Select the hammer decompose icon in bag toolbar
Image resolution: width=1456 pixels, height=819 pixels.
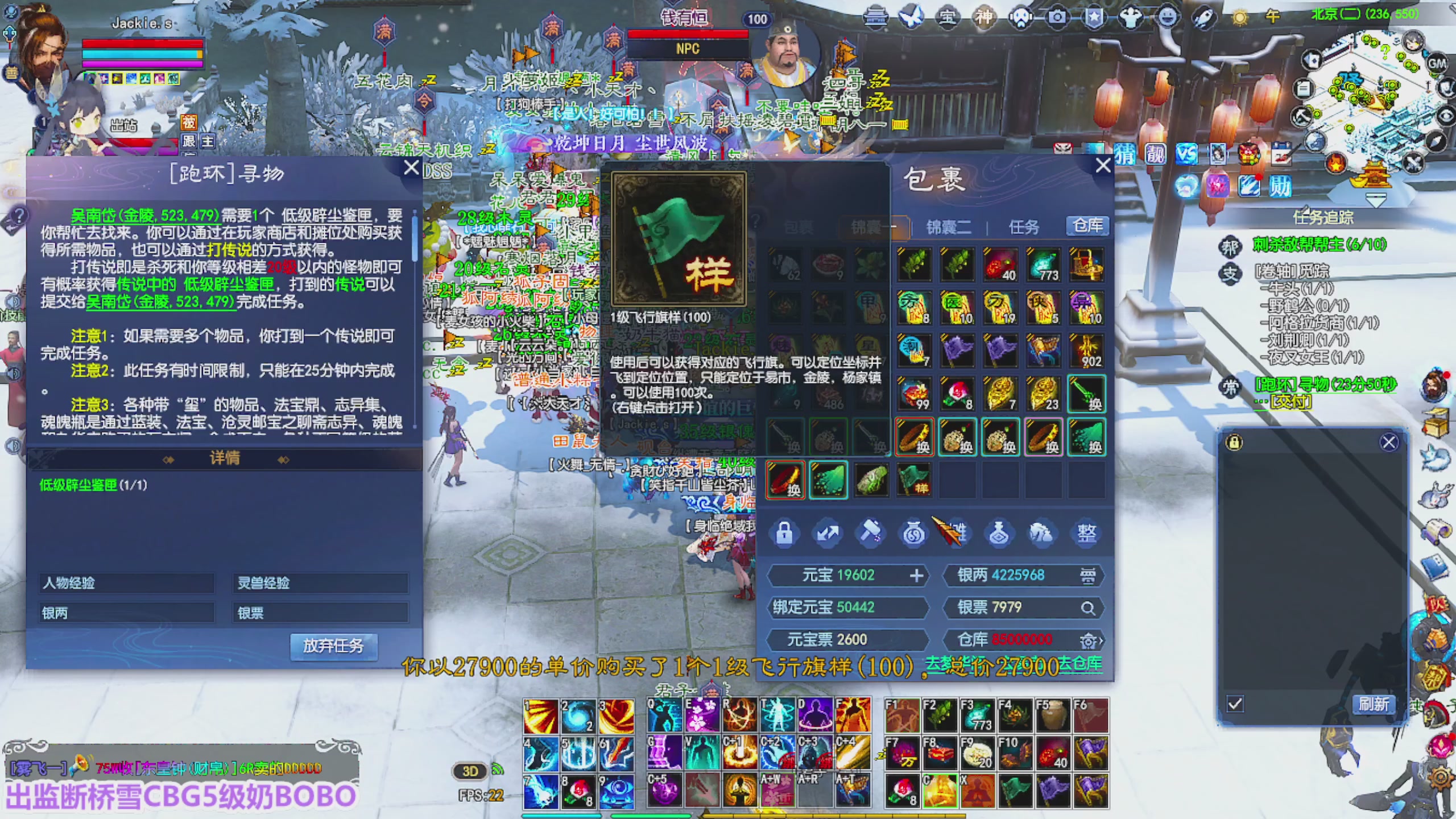tap(871, 533)
